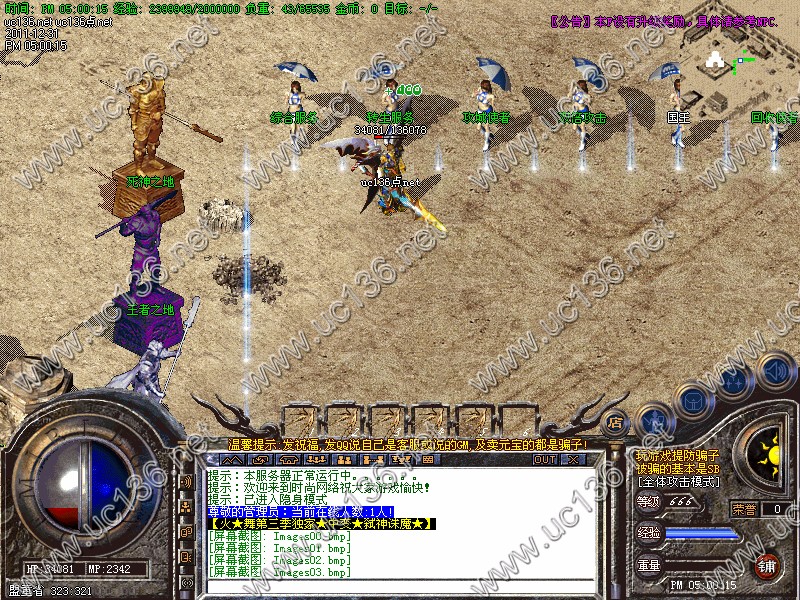This screenshot has width=800, height=600.
Task: Toggle the sound-wave chat filter side button
Action: (187, 481)
